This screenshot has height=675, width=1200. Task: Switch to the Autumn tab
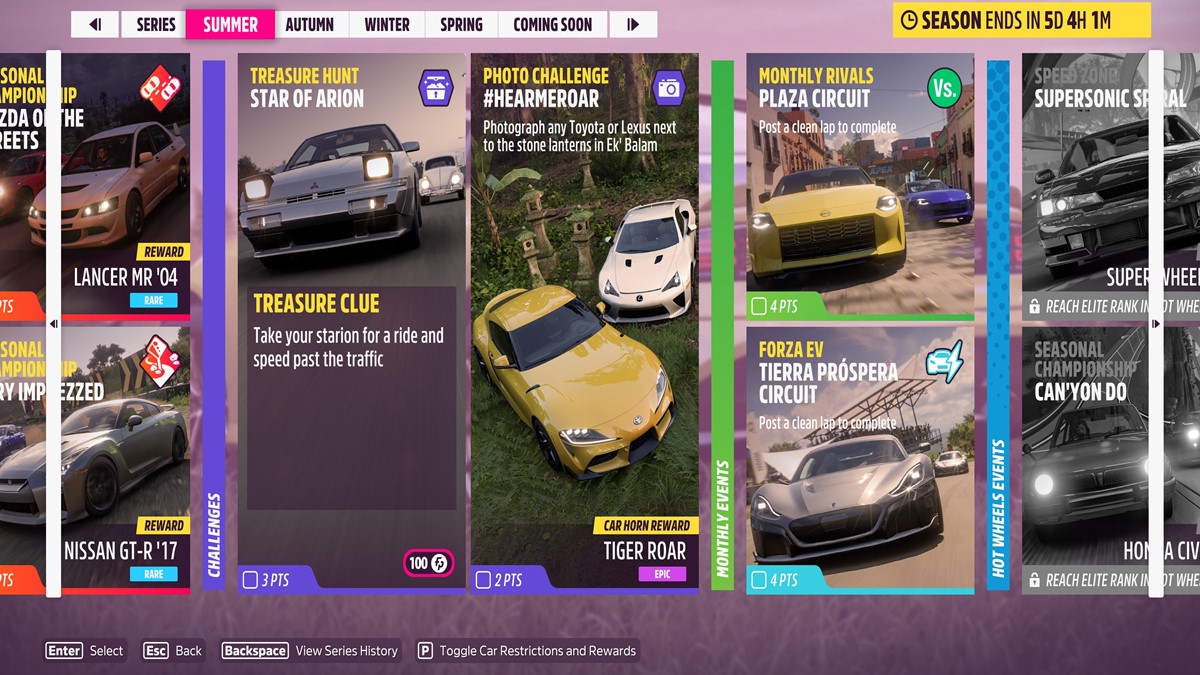[x=312, y=24]
